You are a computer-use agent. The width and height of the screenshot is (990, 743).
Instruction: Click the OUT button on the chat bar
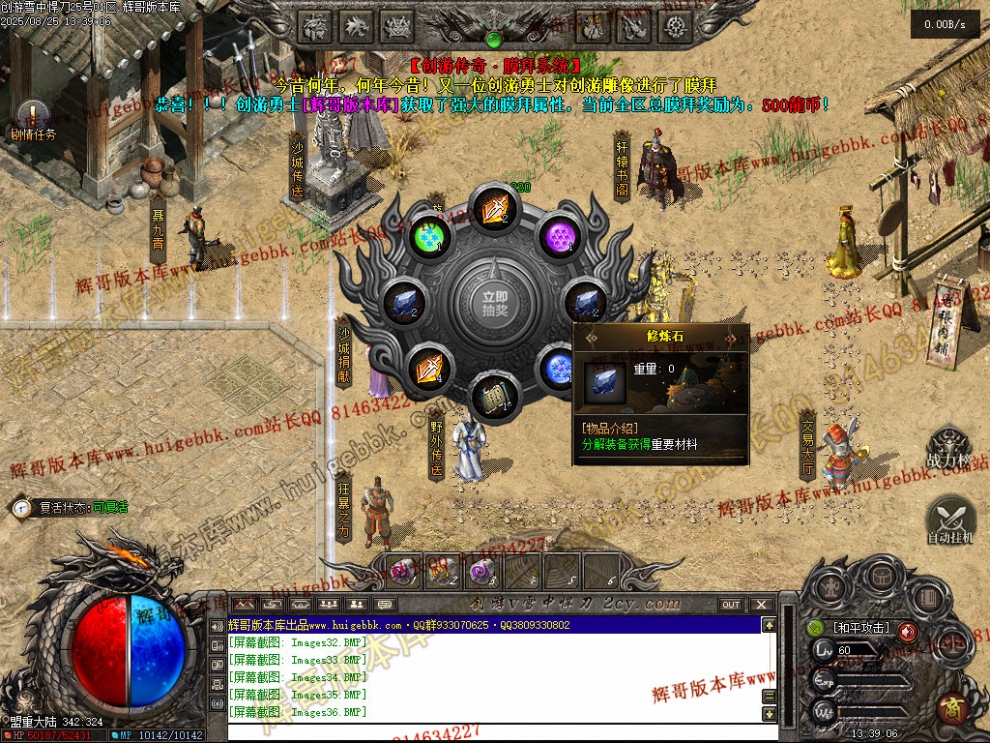[732, 605]
